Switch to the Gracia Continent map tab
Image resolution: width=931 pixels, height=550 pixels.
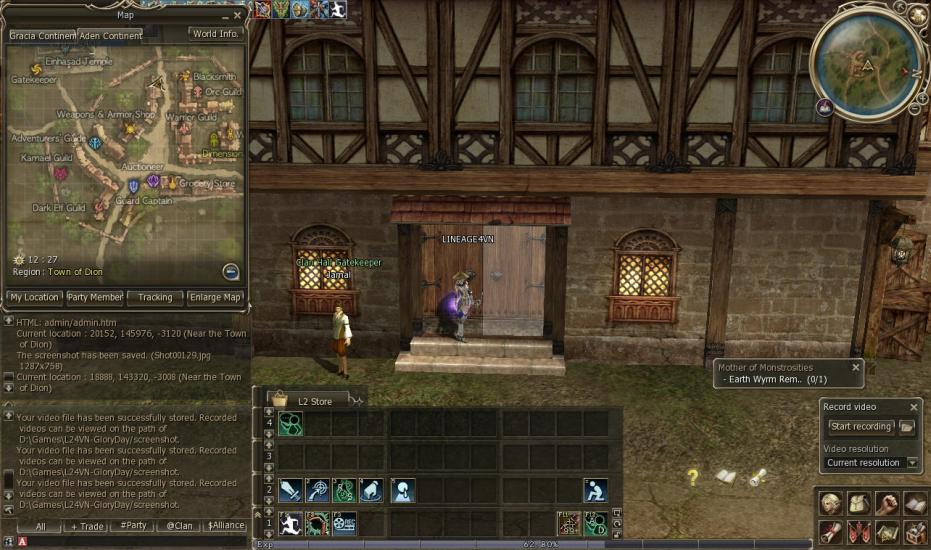coord(41,35)
